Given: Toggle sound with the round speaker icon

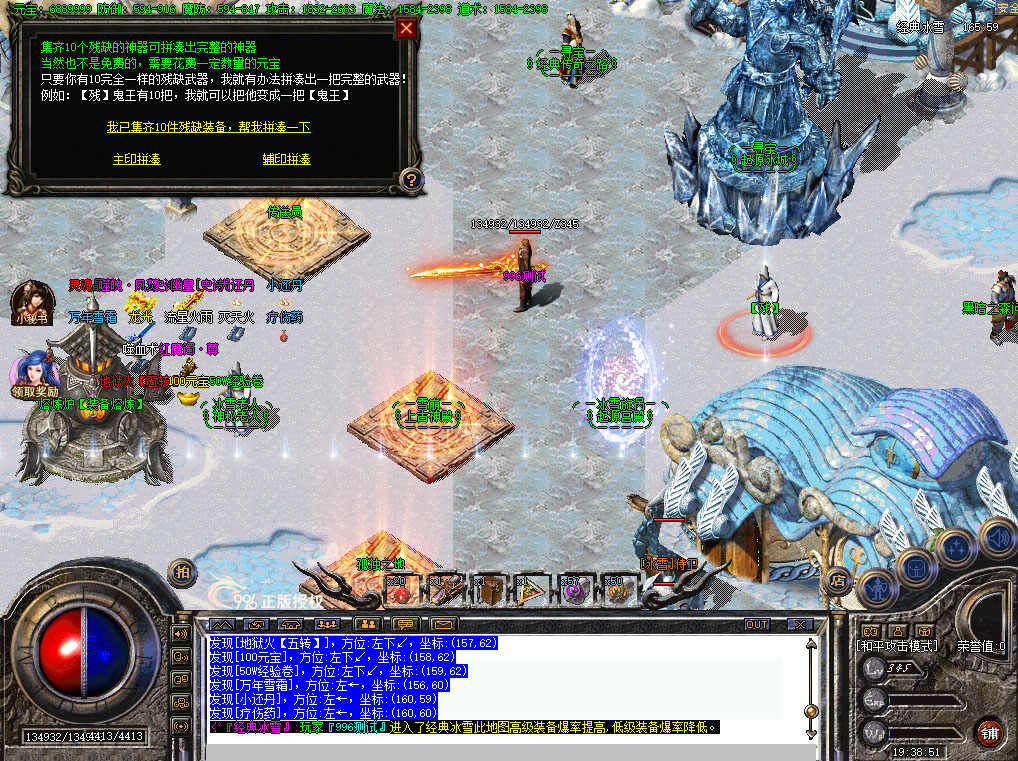Looking at the screenshot, I should pos(996,538).
